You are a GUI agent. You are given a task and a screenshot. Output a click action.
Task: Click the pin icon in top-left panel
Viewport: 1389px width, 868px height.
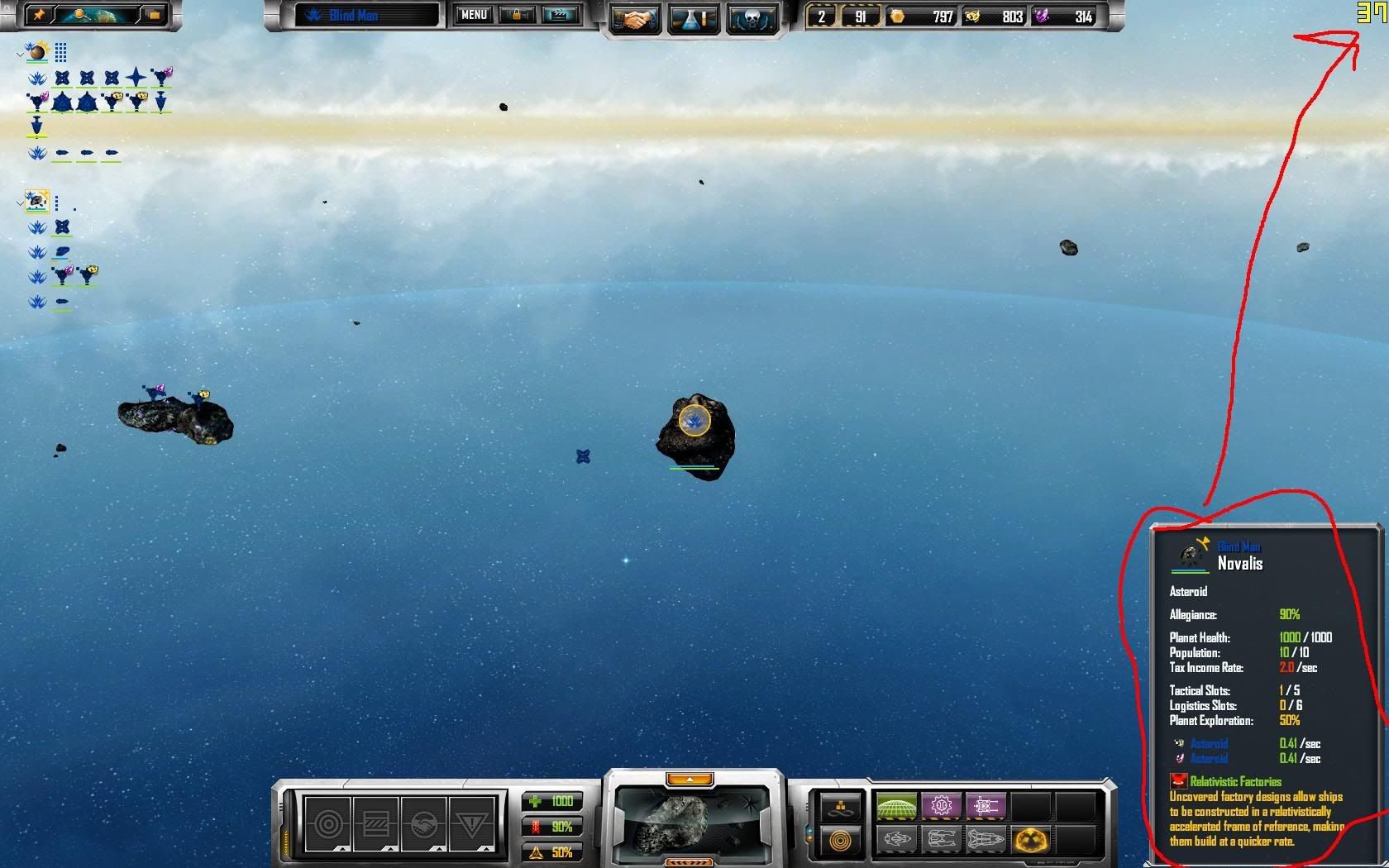[39, 15]
